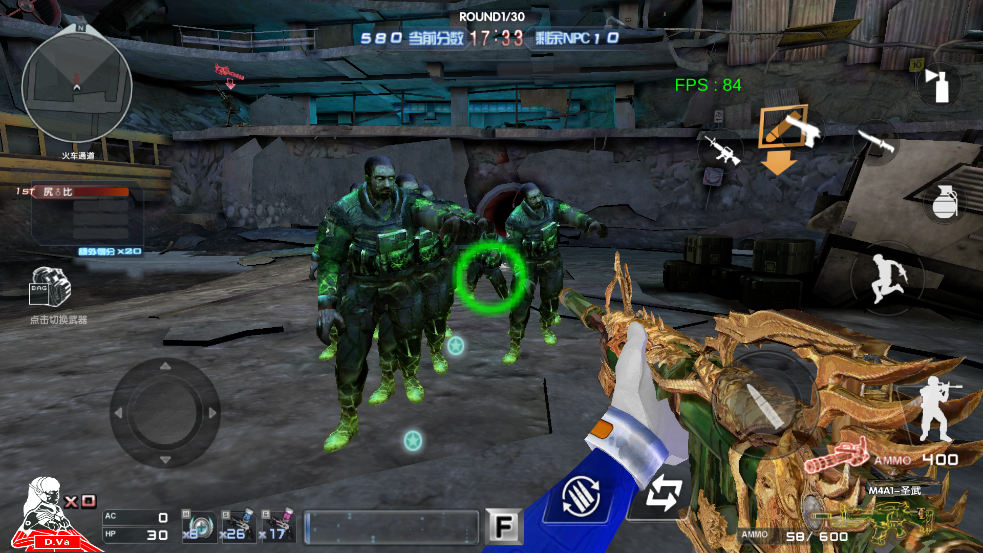Tap the bullet fire button

(x=764, y=390)
